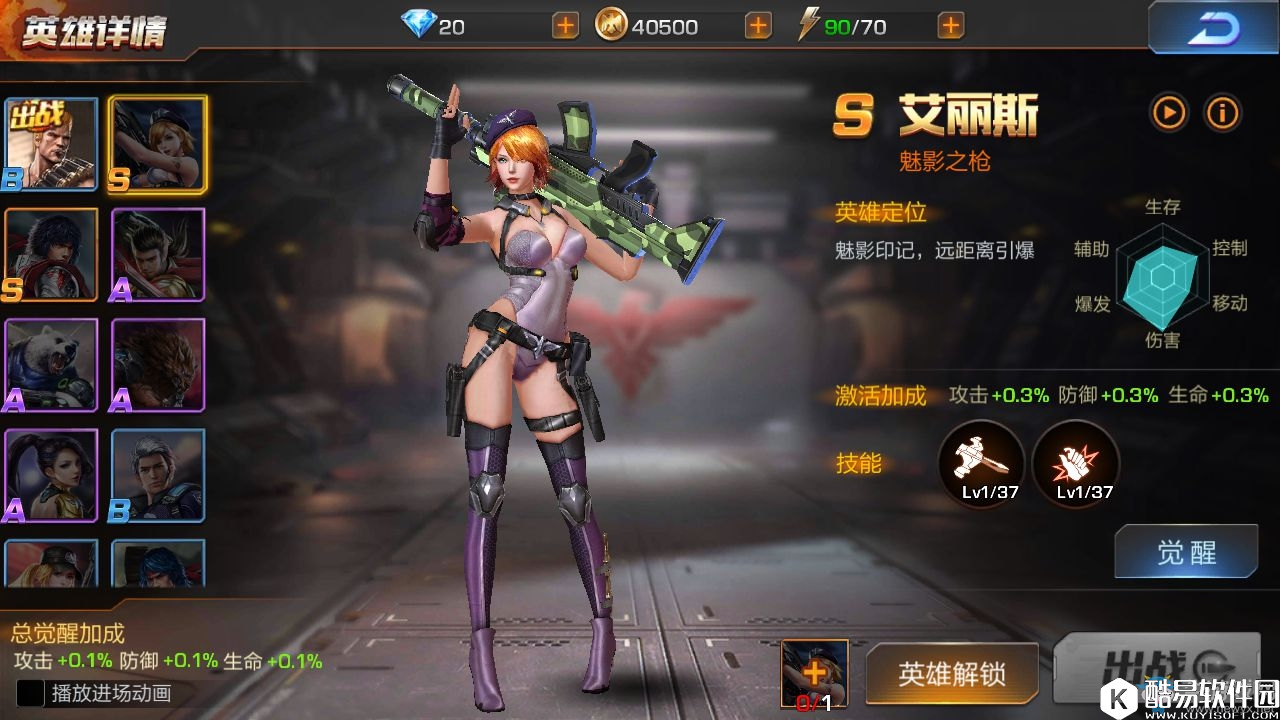1280x720 pixels.
Task: Click the gold coin currency icon
Action: (615, 25)
